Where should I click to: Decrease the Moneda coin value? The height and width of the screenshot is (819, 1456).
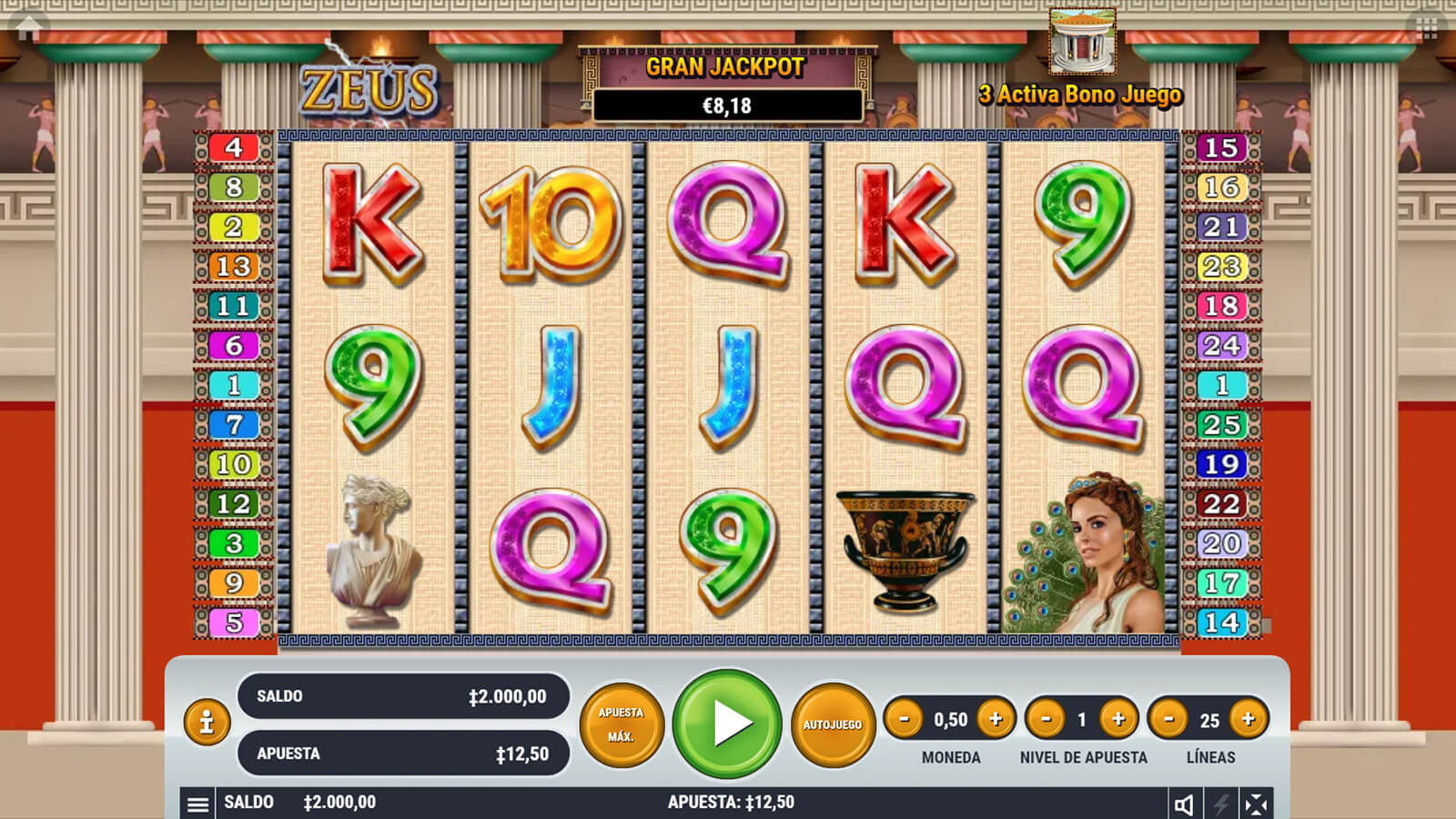coord(904,719)
